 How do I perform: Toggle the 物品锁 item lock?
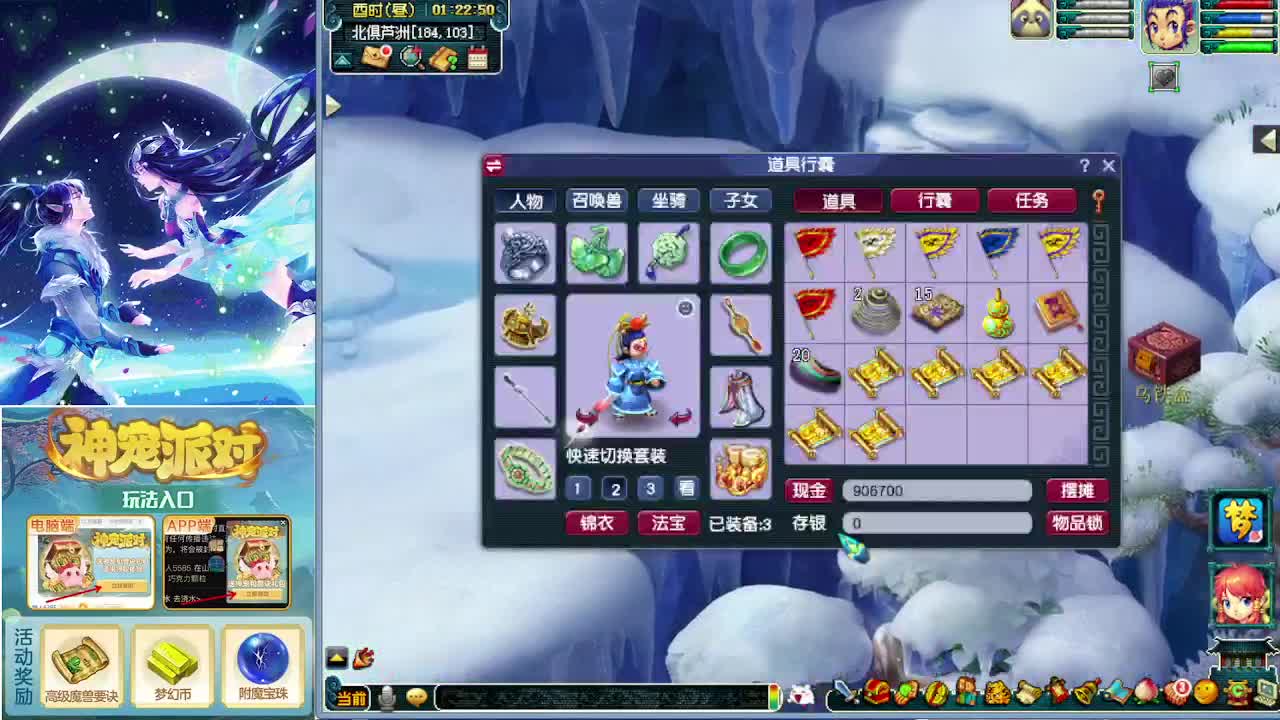[1079, 523]
